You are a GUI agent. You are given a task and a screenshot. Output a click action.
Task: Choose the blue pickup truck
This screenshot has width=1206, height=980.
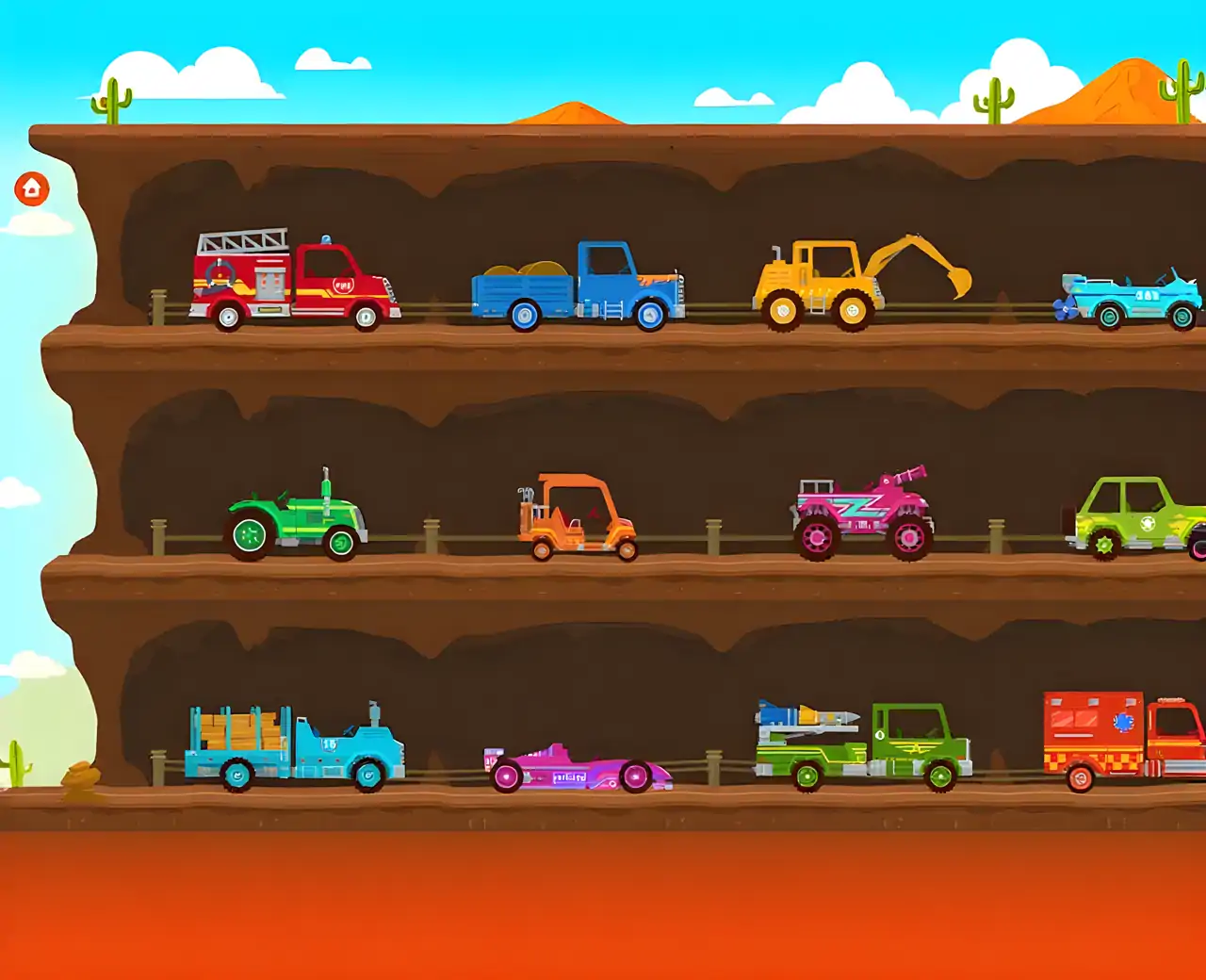[x=579, y=287]
